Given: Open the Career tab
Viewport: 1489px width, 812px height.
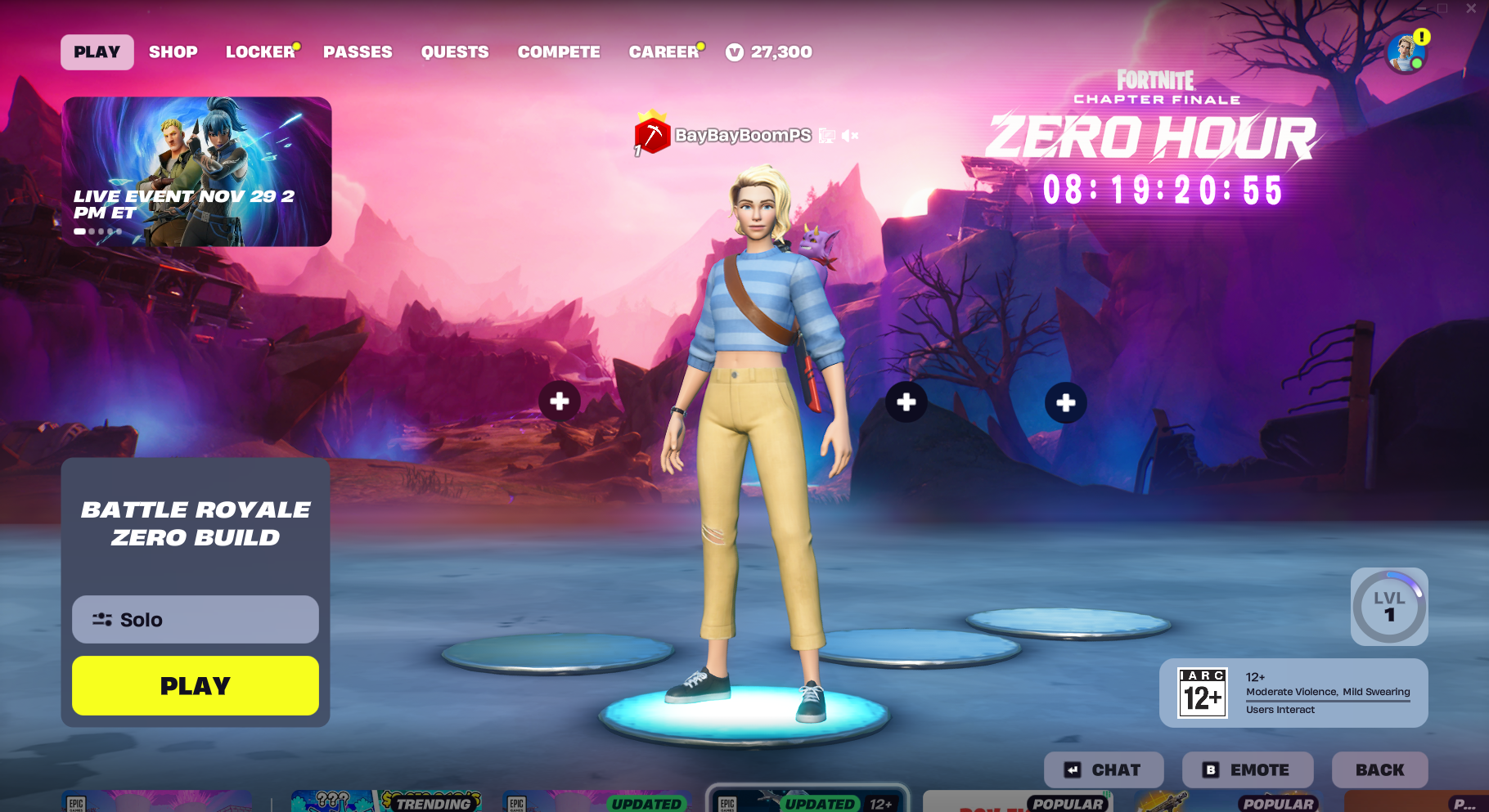Looking at the screenshot, I should (664, 52).
